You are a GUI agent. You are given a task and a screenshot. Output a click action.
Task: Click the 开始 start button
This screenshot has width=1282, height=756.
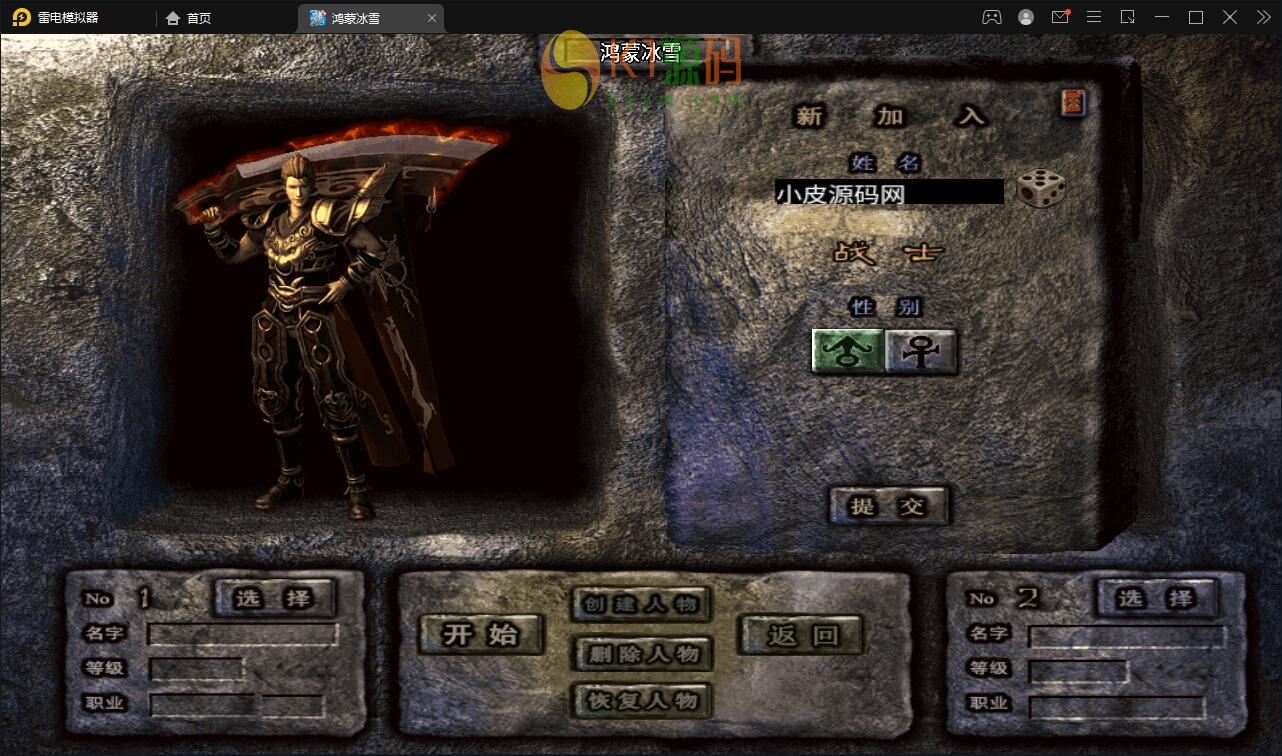point(481,634)
